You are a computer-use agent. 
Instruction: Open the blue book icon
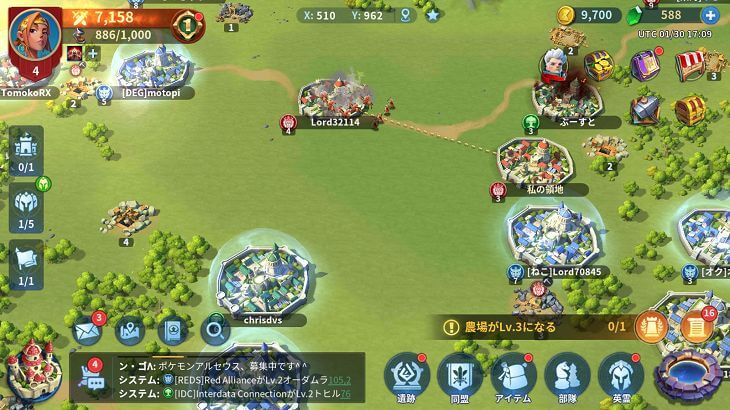[x=172, y=330]
